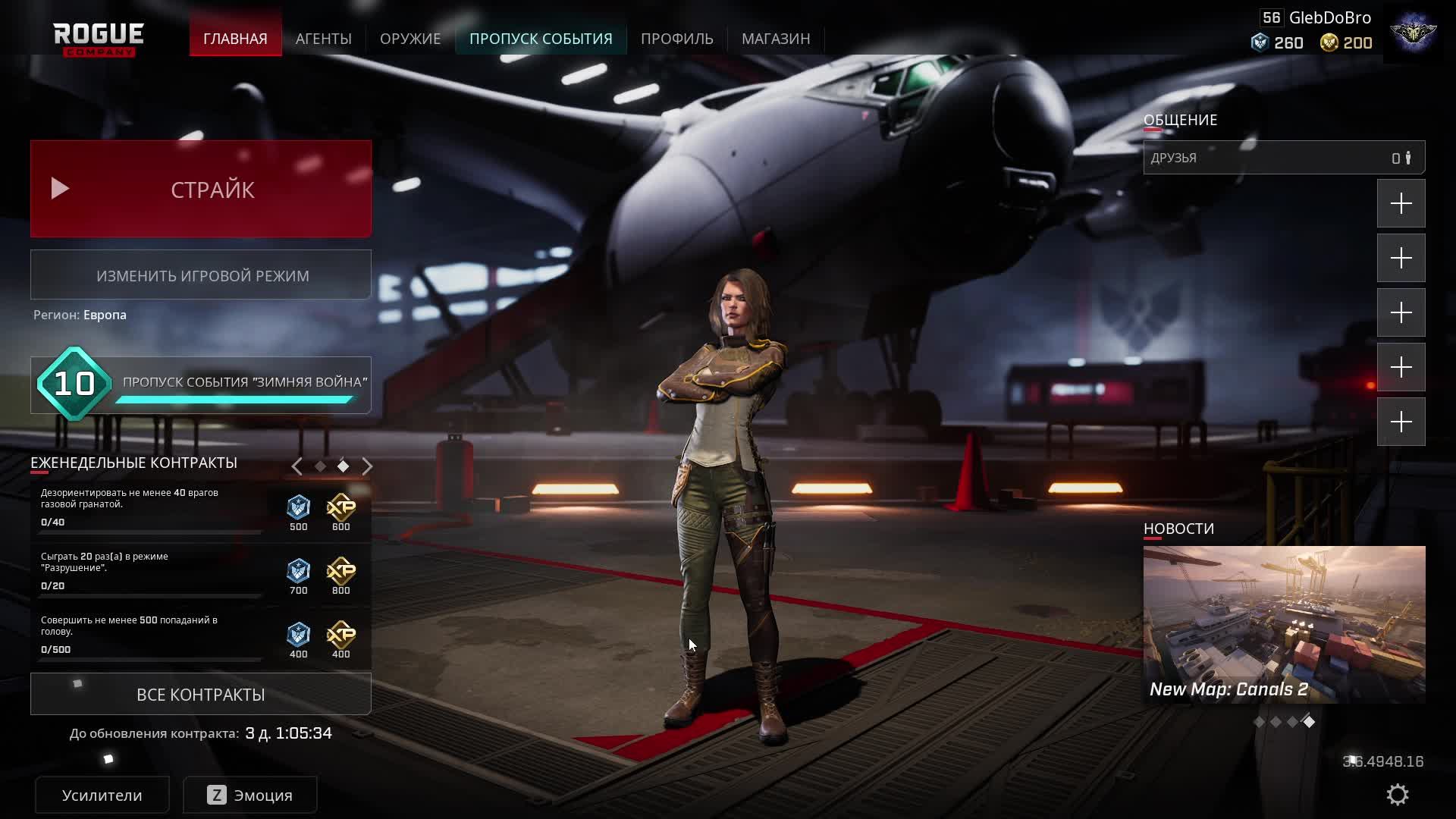Open Все контракты list

point(201,695)
